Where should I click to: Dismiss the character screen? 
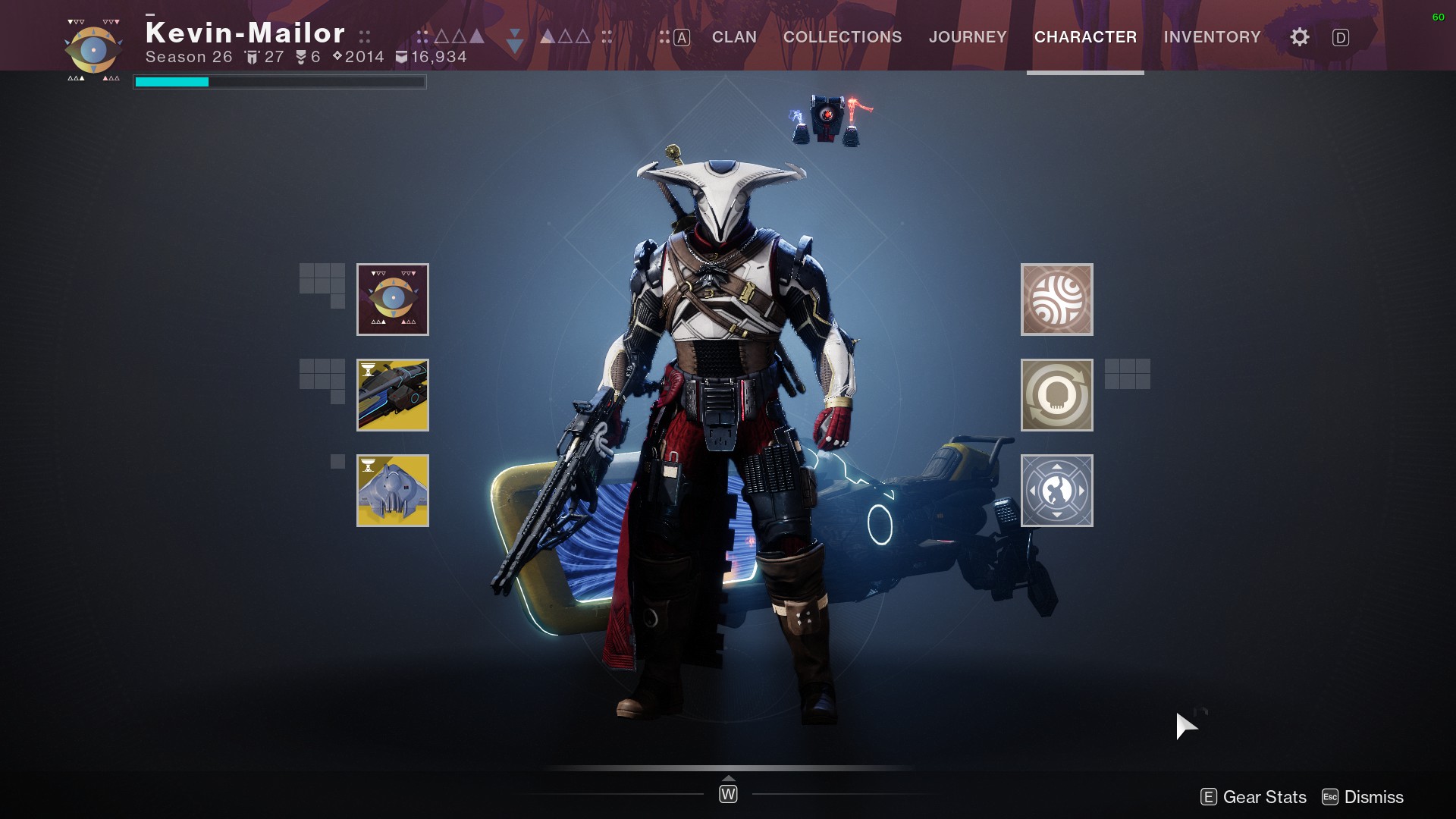point(1363,797)
